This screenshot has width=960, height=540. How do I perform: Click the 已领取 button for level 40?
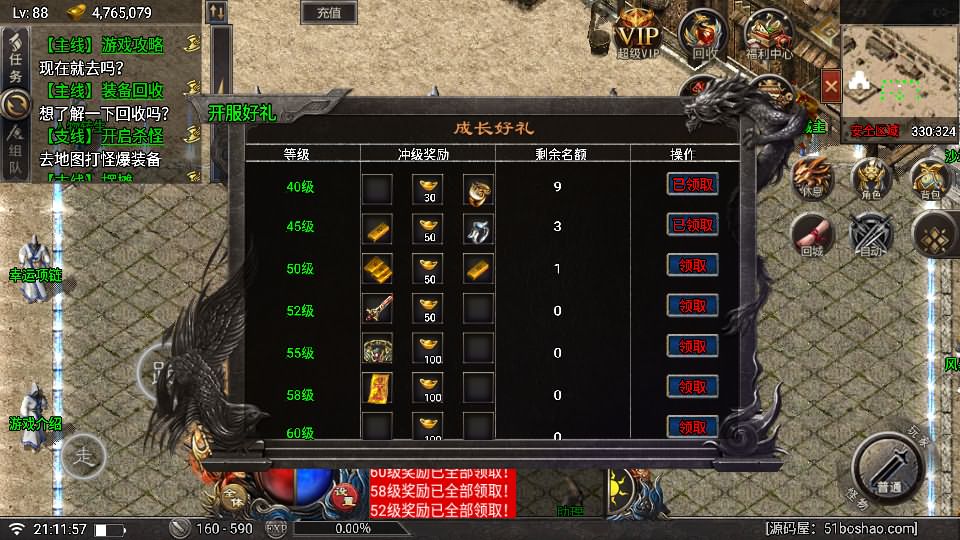693,184
